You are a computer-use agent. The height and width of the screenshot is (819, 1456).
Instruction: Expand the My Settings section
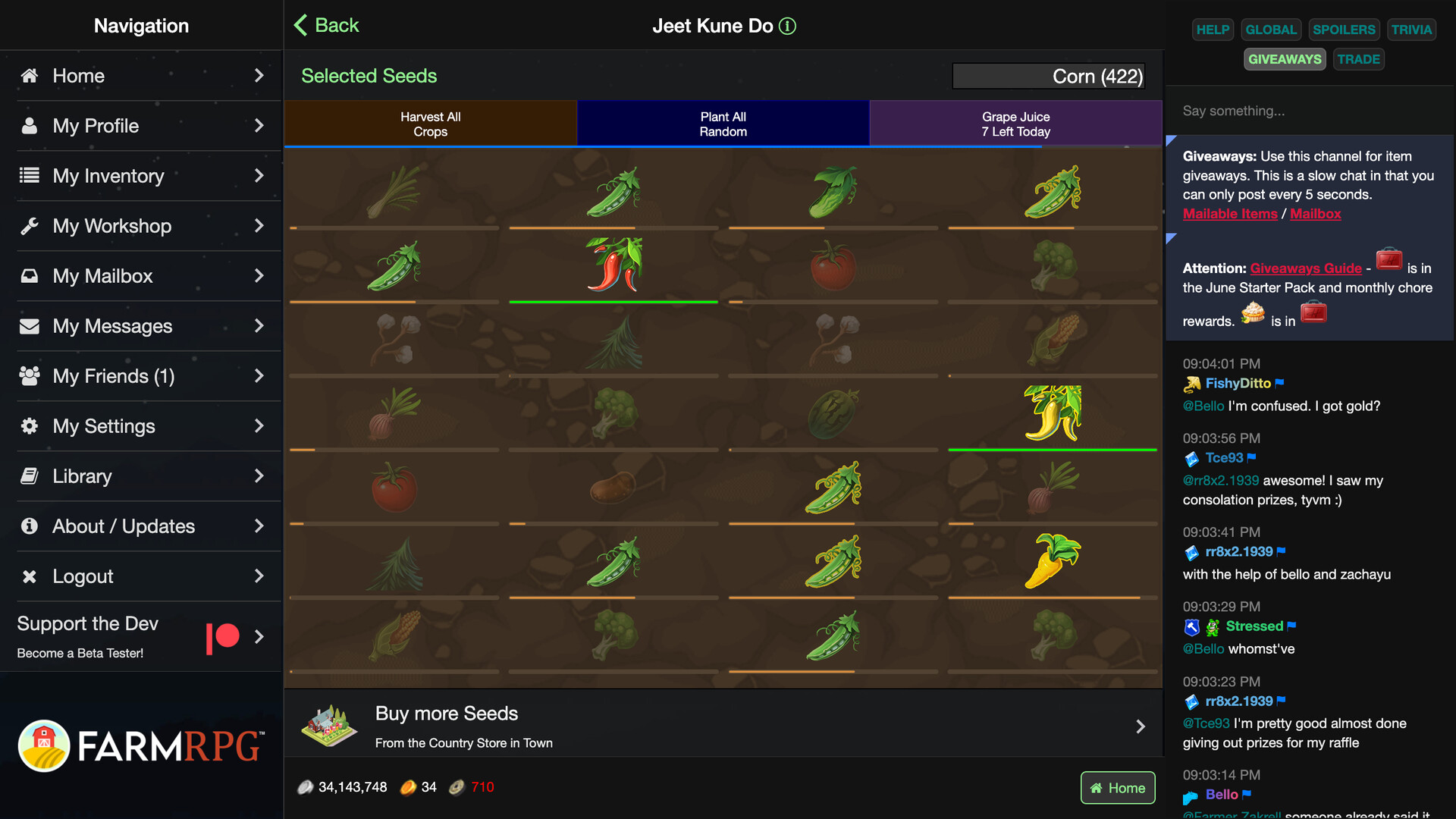pos(259,425)
